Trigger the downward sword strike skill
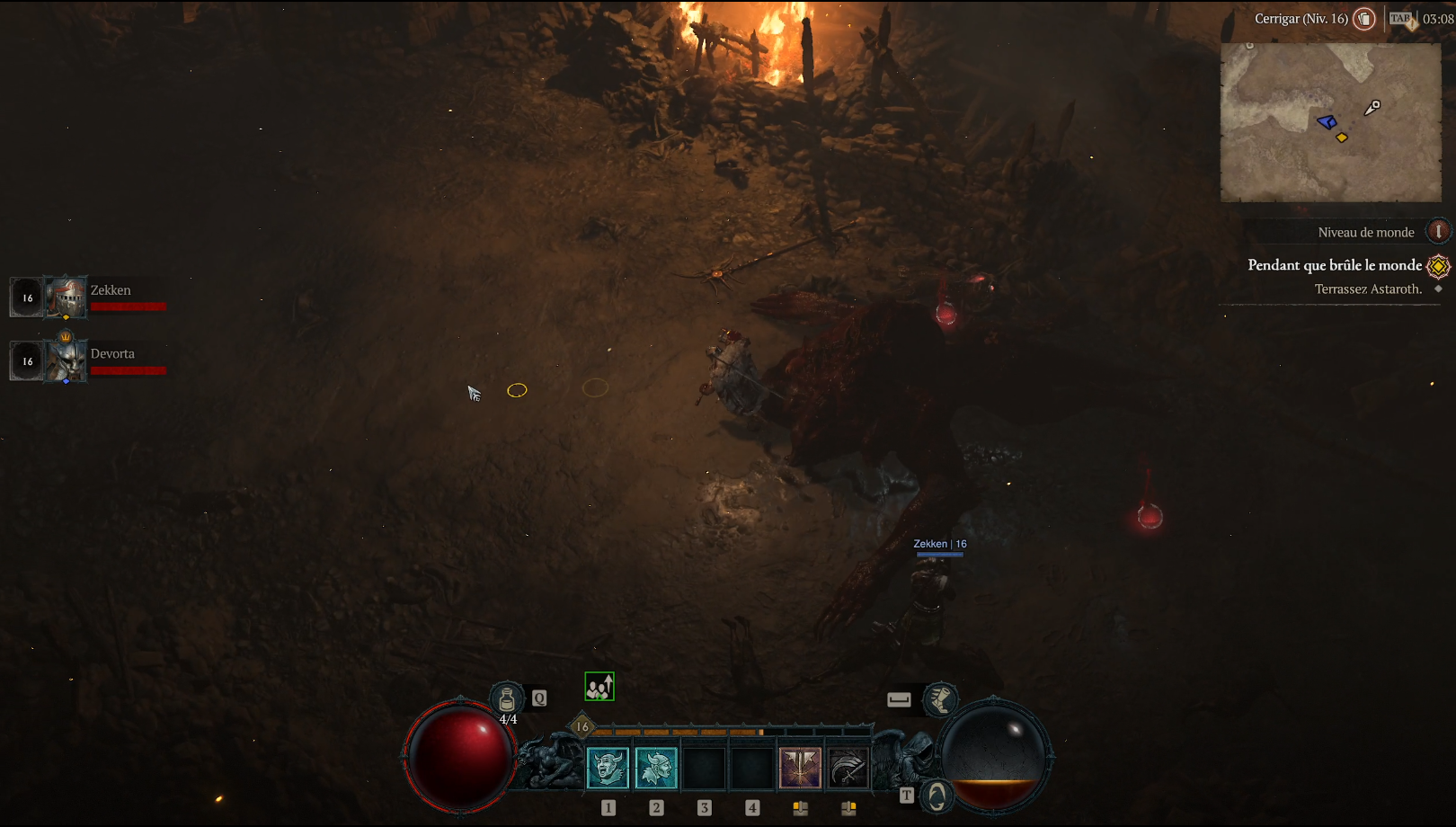This screenshot has width=1456, height=827. [800, 769]
